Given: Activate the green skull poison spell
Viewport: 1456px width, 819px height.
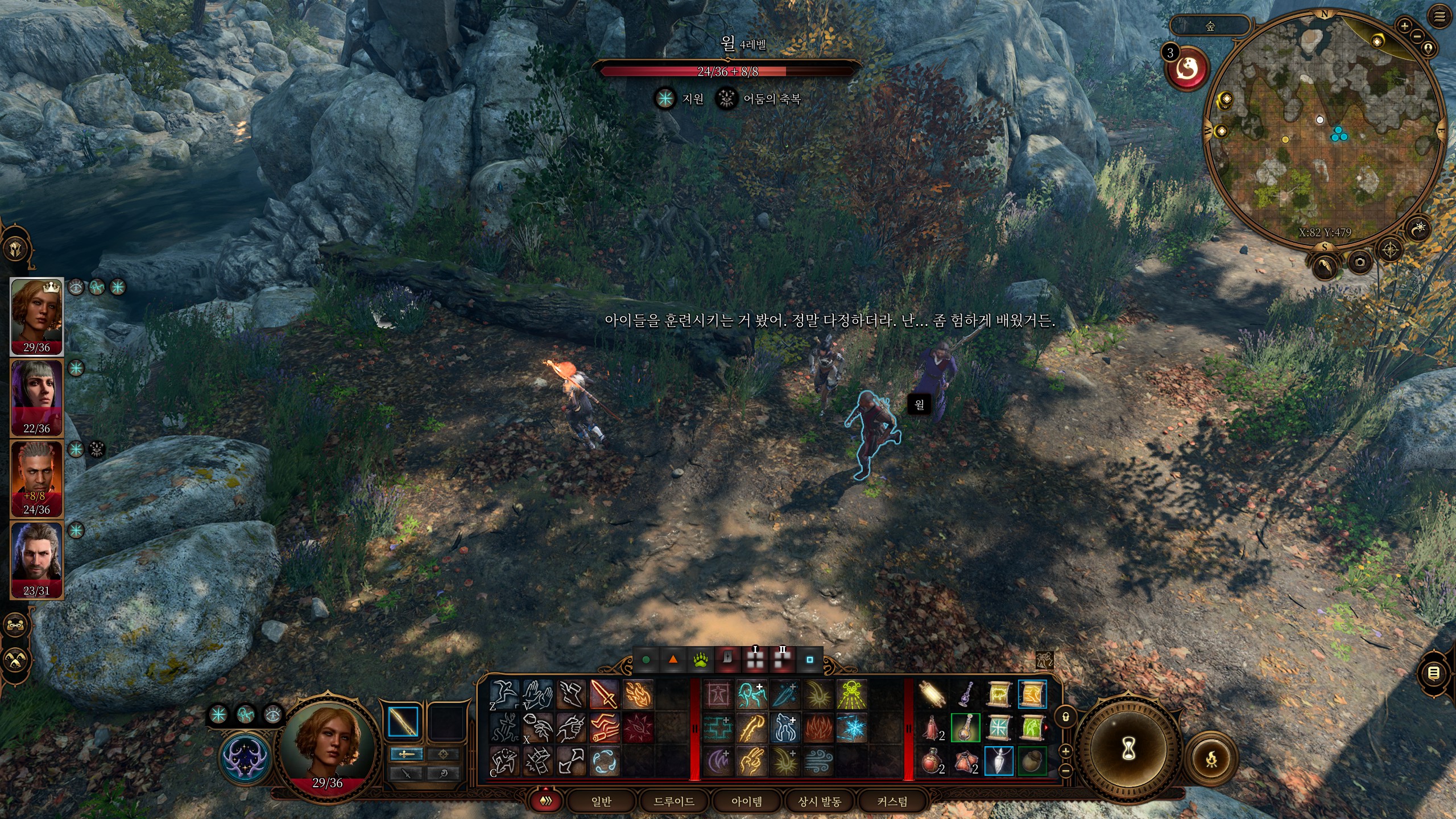Looking at the screenshot, I should click(x=851, y=694).
